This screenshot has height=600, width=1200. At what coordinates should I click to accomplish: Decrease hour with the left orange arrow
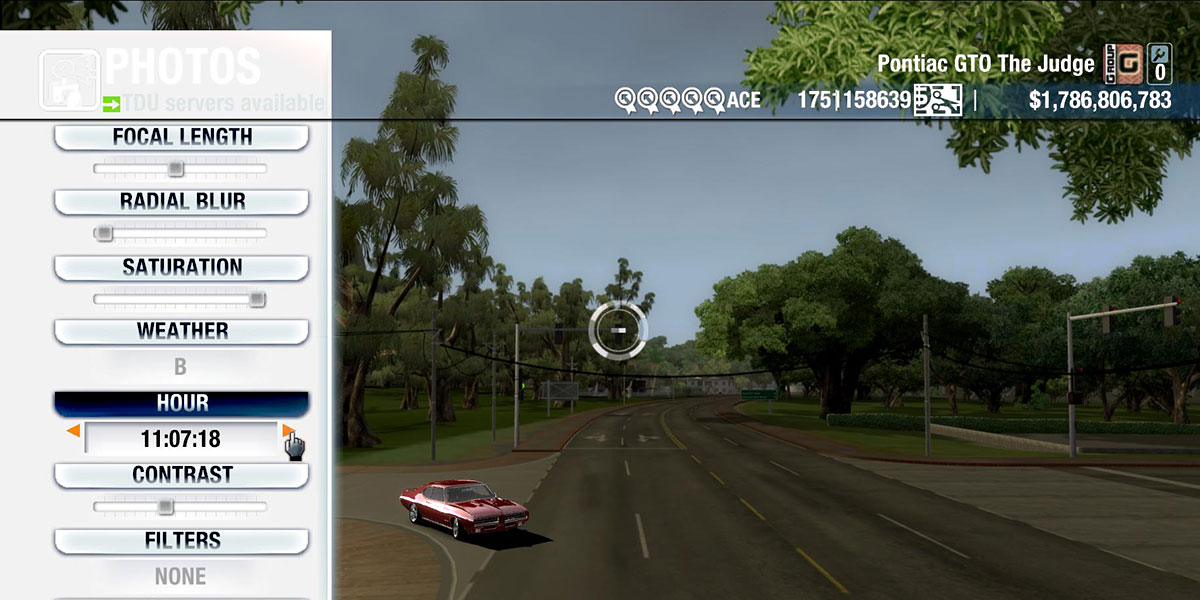(x=73, y=431)
